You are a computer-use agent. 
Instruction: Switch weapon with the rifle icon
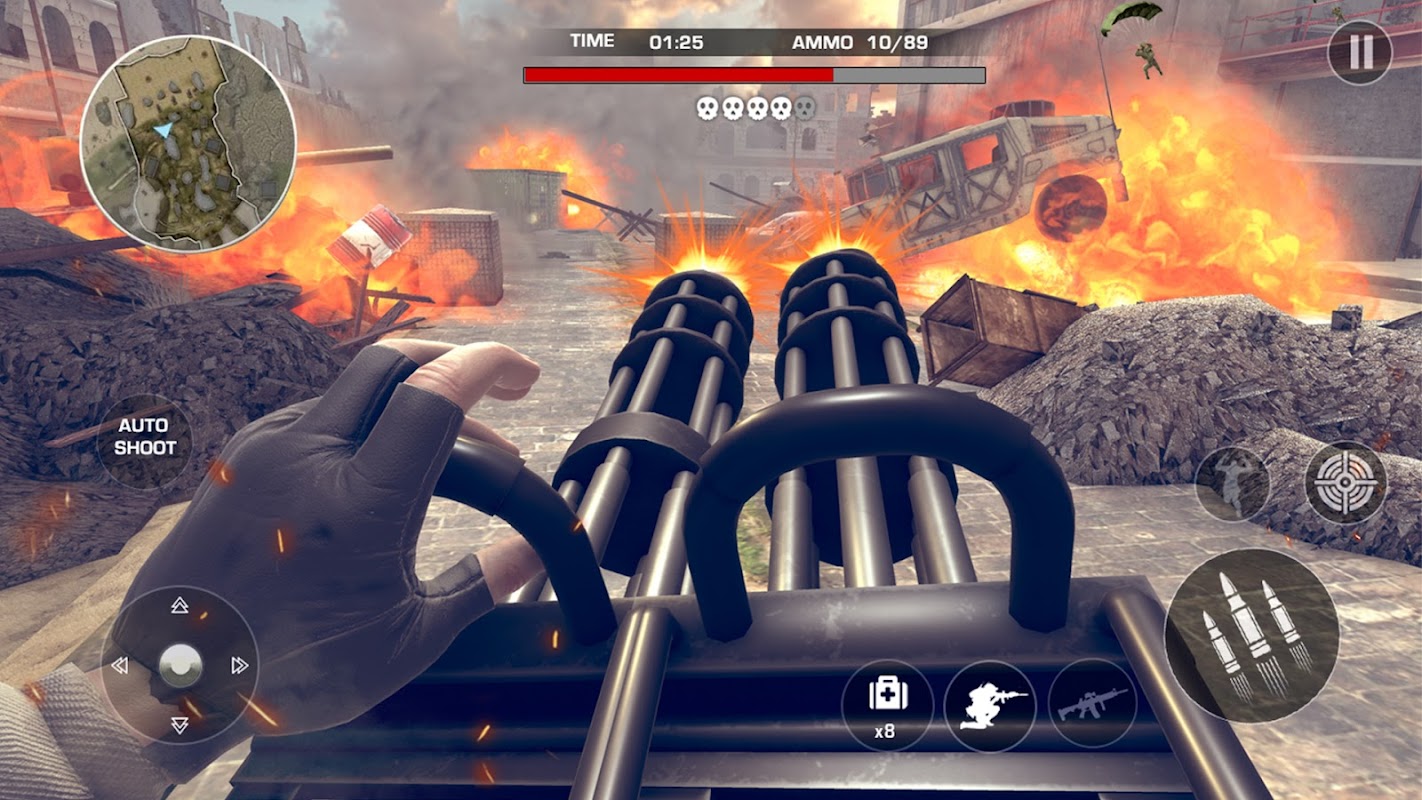click(x=1092, y=703)
